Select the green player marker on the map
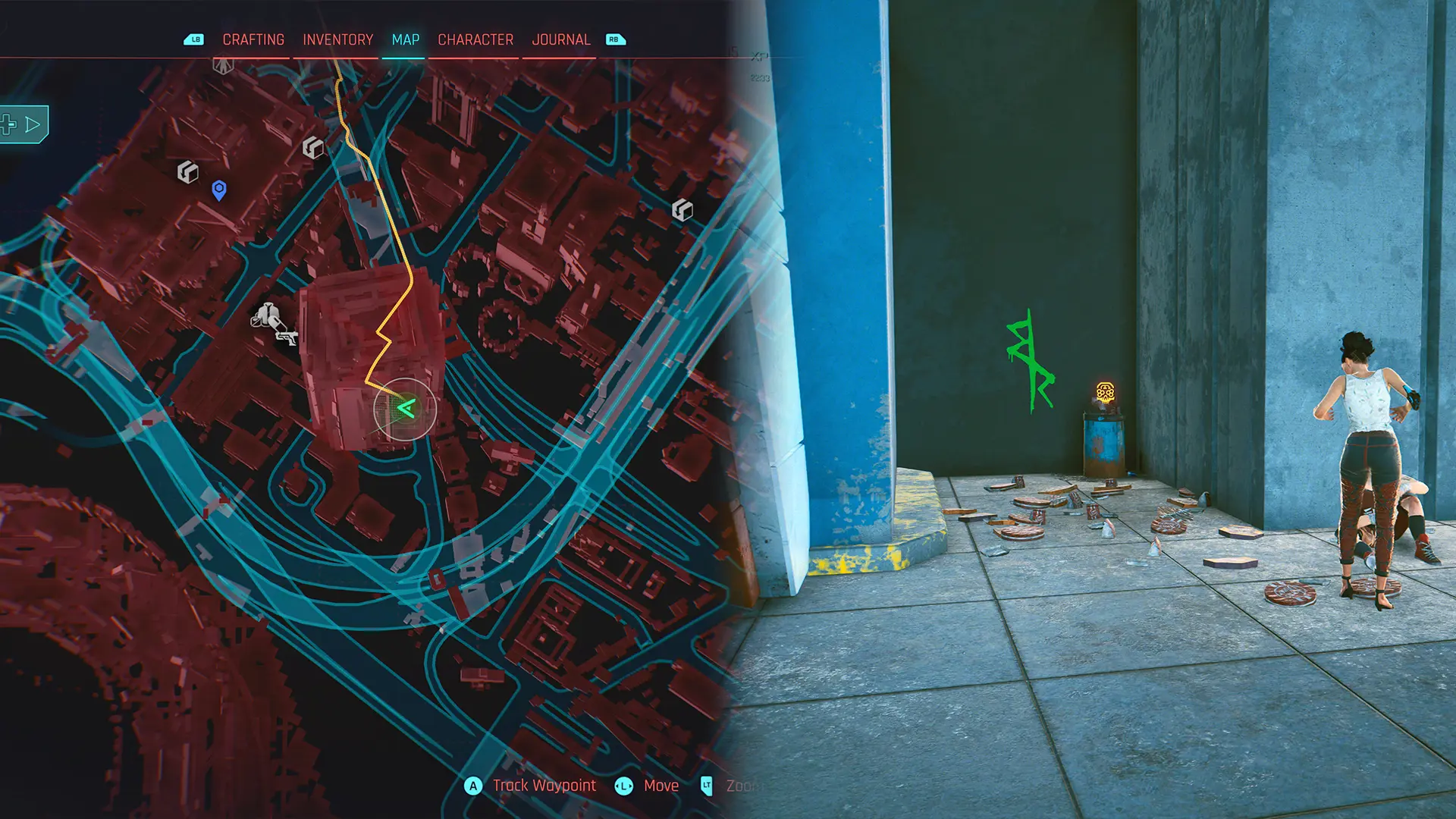 (405, 409)
